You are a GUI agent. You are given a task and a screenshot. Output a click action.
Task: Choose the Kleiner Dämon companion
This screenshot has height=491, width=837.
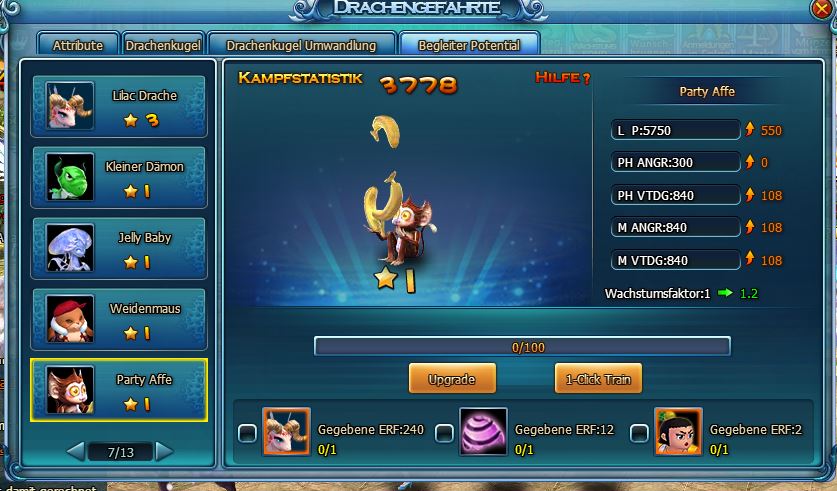(x=119, y=177)
